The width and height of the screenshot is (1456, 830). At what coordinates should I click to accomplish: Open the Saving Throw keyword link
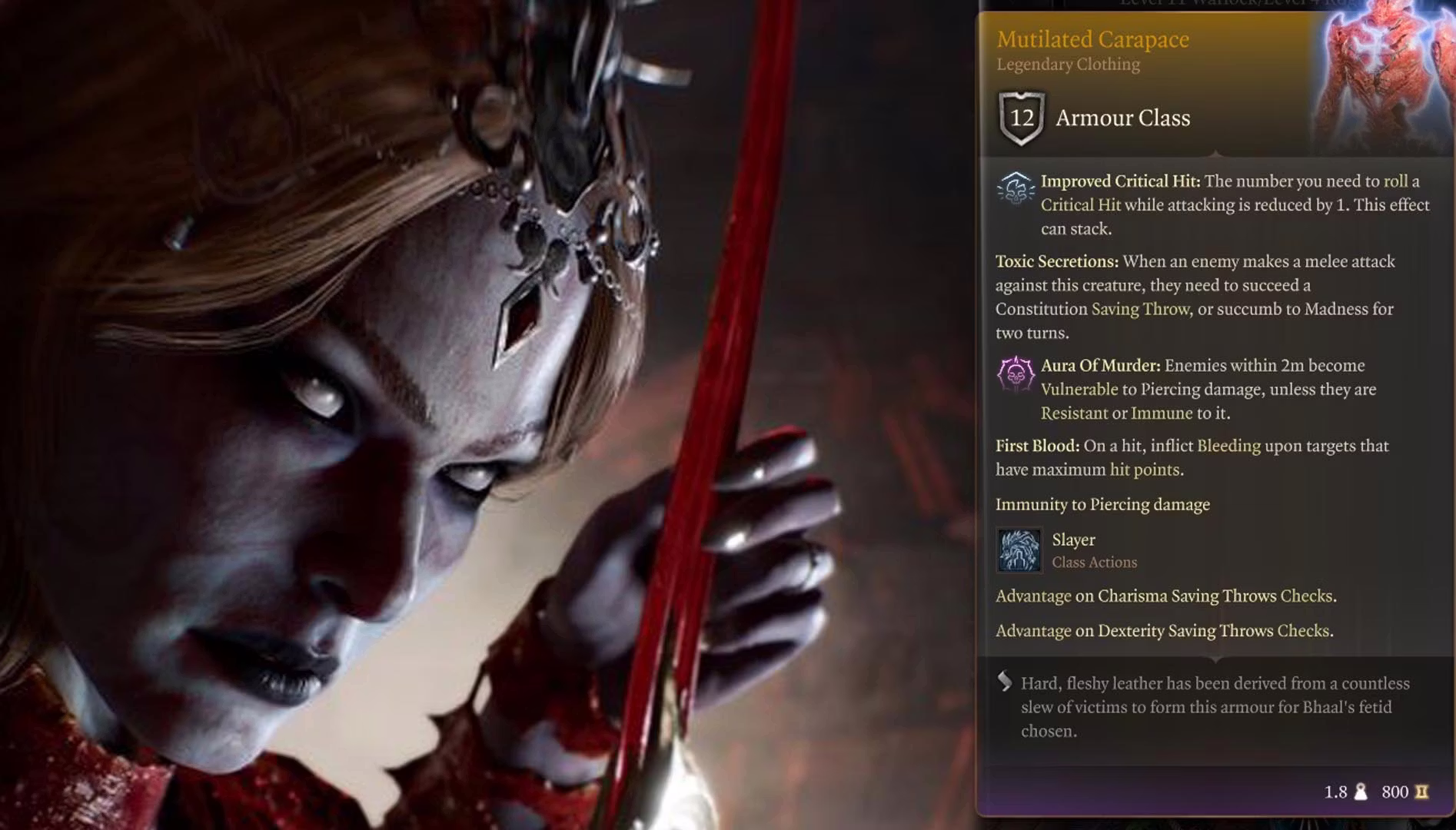1140,309
